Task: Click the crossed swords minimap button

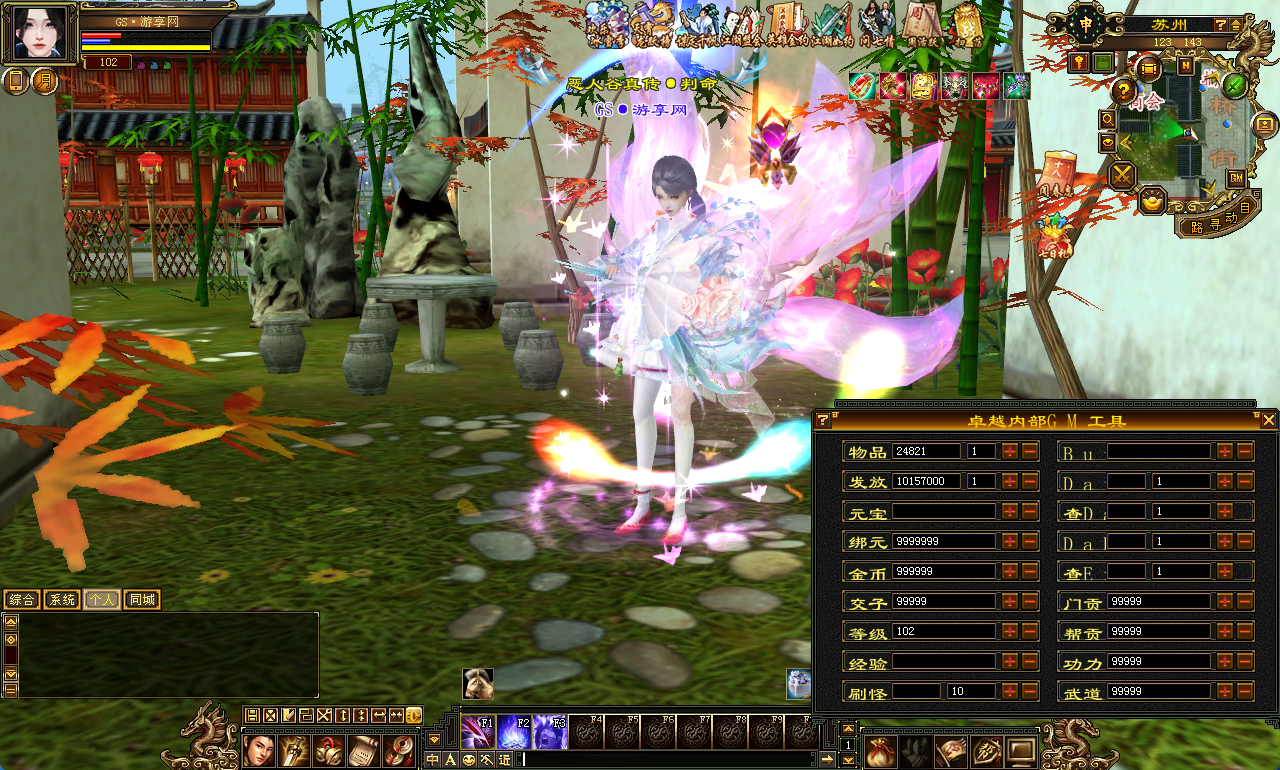Action: (x=1123, y=176)
